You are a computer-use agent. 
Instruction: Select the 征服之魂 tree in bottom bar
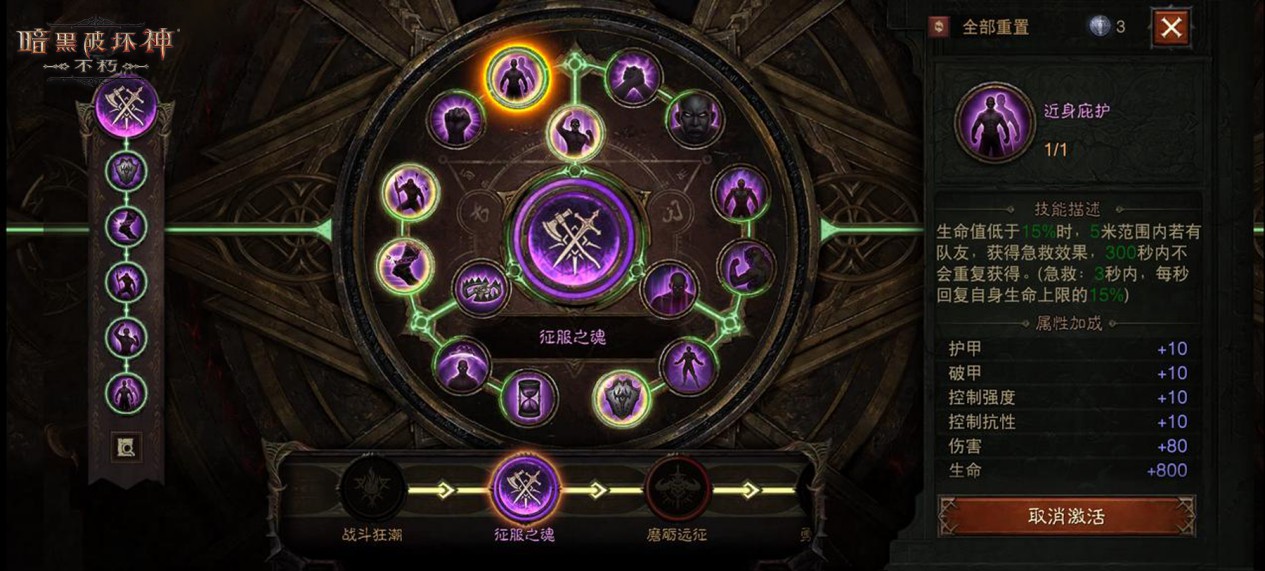(x=524, y=489)
